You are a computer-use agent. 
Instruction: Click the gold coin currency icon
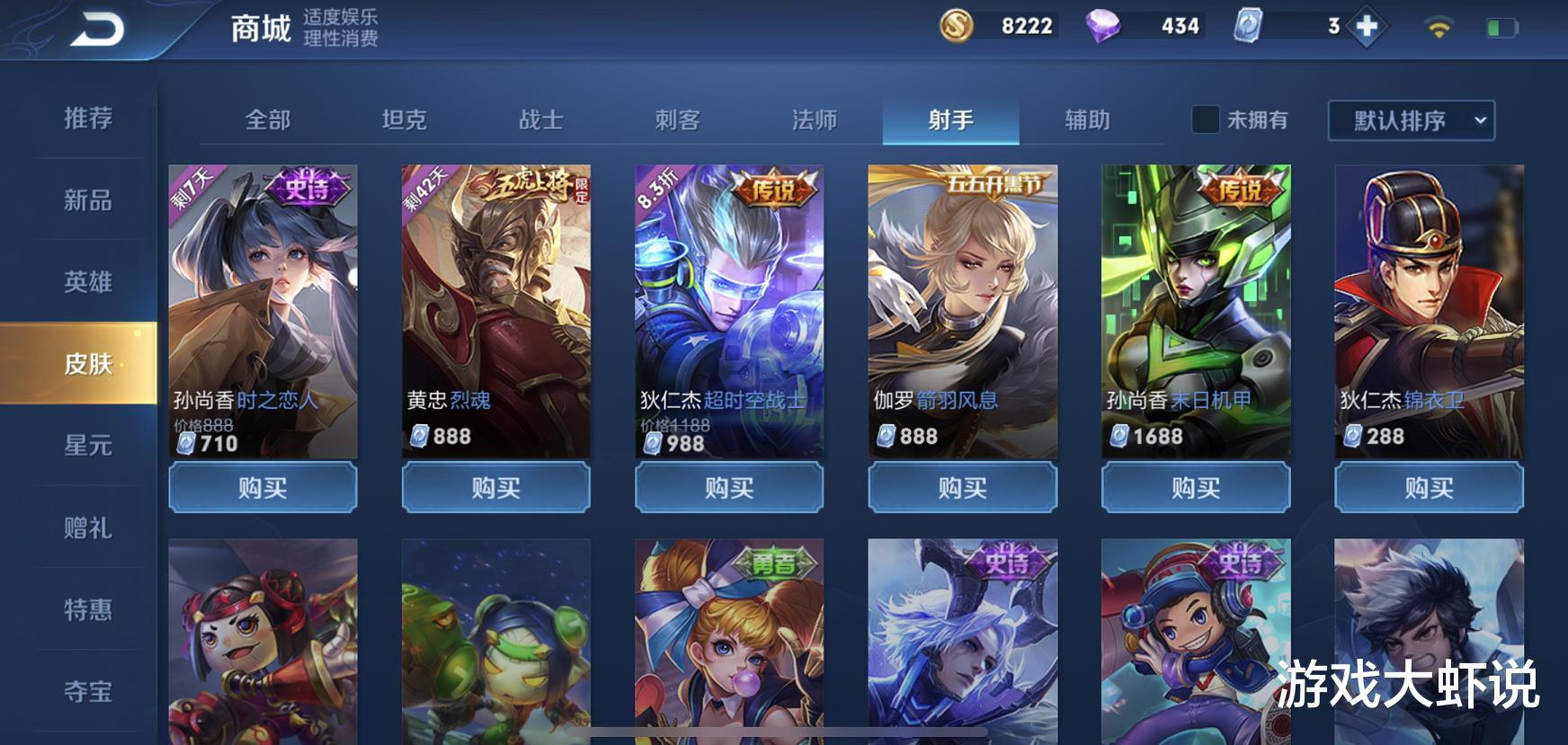pyautogui.click(x=956, y=26)
